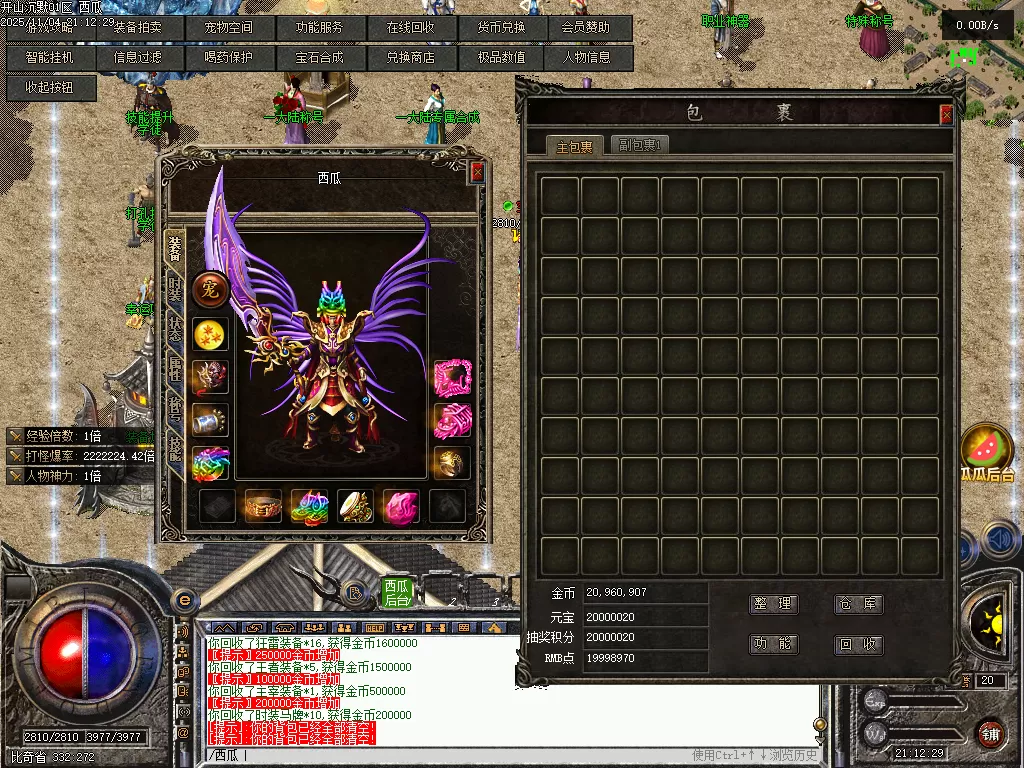Close the 西瓜 character equipment window

pyautogui.click(x=477, y=172)
